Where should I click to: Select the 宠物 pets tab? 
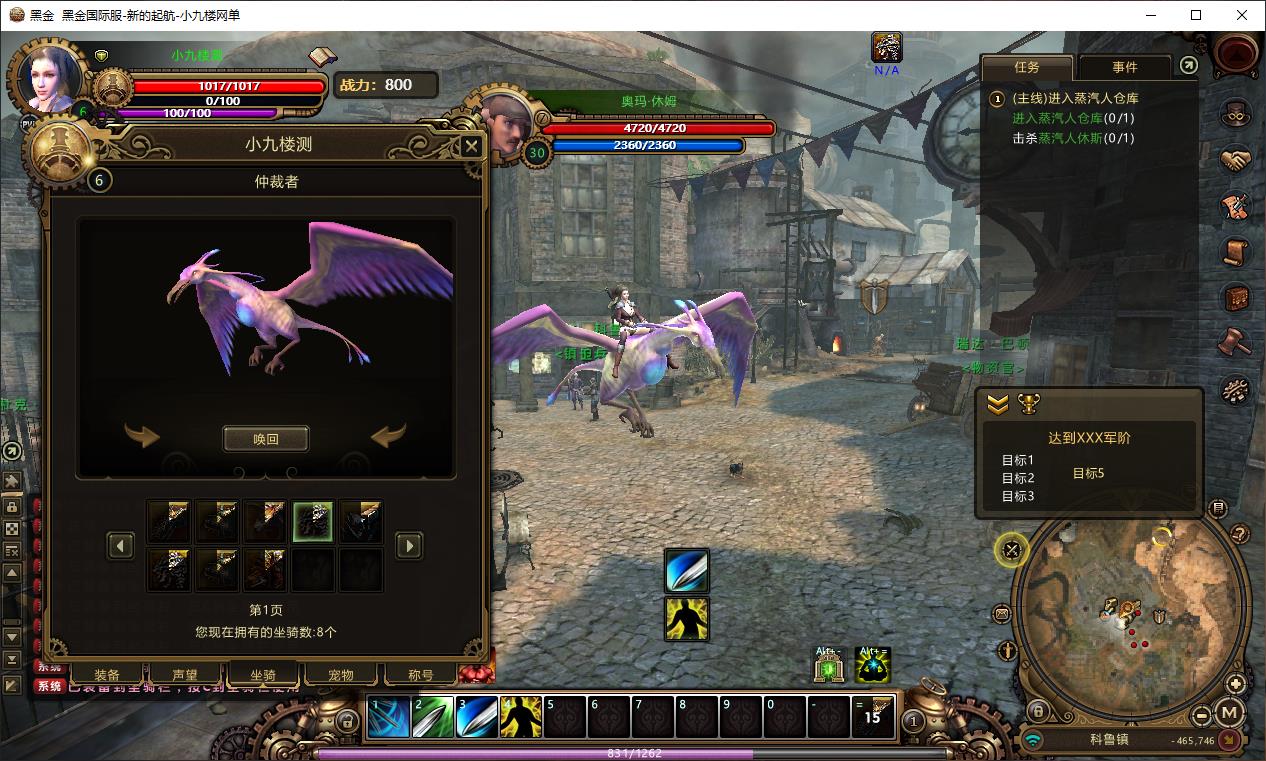pos(341,675)
